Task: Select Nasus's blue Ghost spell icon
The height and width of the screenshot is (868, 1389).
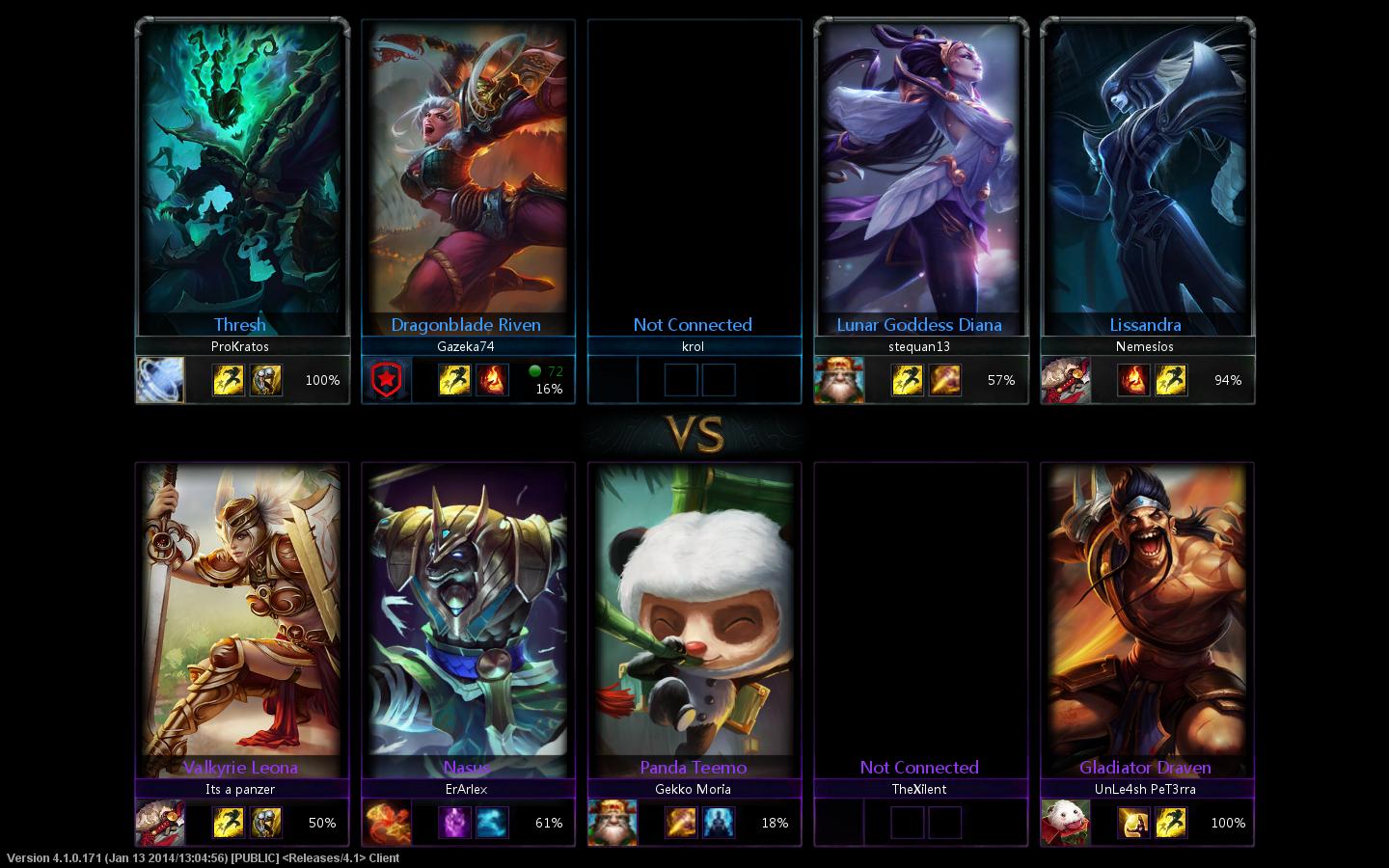Action: [x=492, y=823]
